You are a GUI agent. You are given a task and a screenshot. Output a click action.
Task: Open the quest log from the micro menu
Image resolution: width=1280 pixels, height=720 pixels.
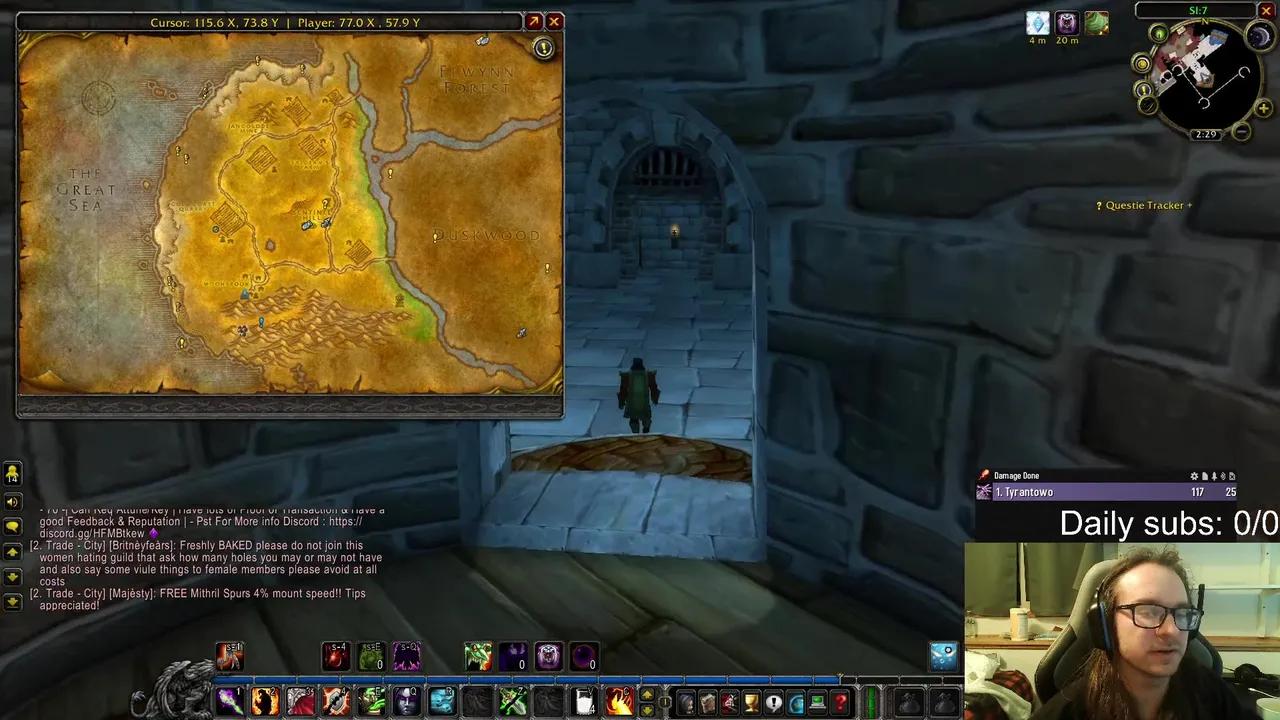772,701
